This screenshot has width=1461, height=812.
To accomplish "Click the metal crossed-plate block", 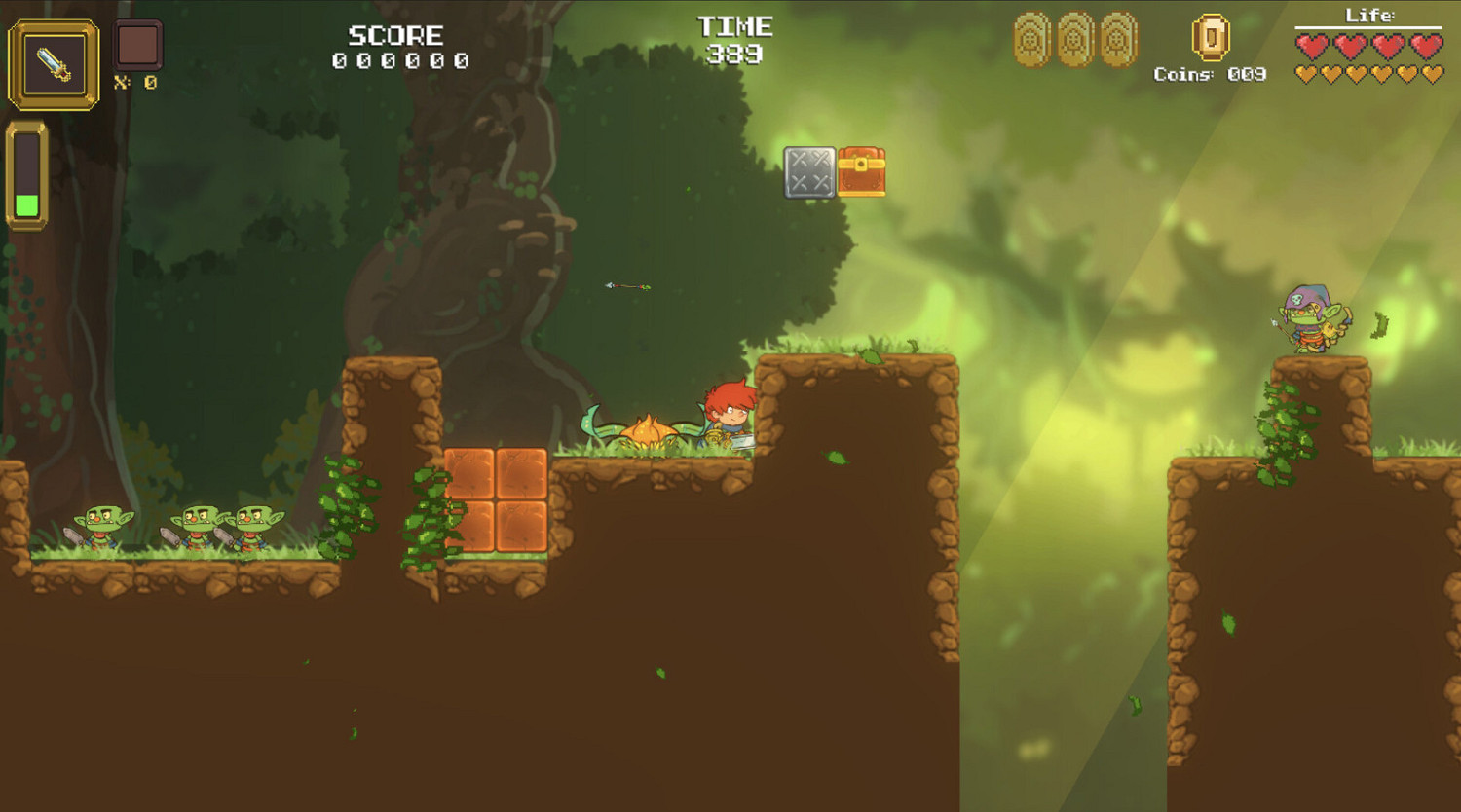I will [807, 171].
